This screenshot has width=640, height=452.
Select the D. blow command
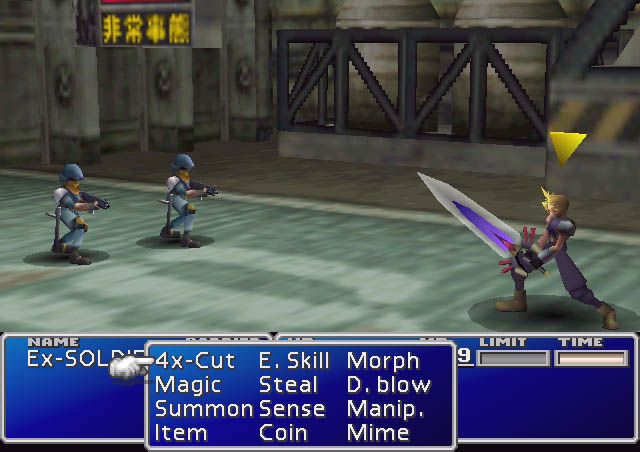(389, 385)
